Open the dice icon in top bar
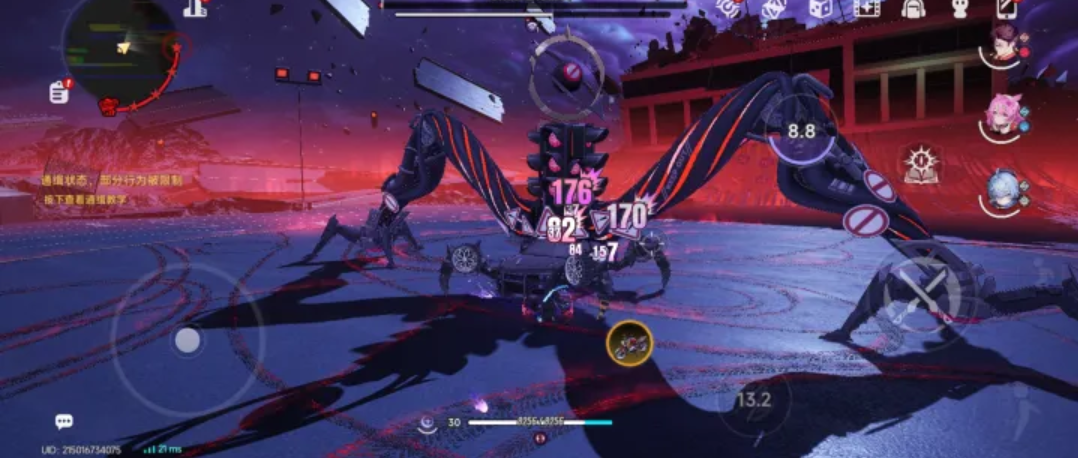Screen dimensions: 1078x458 (x=819, y=9)
